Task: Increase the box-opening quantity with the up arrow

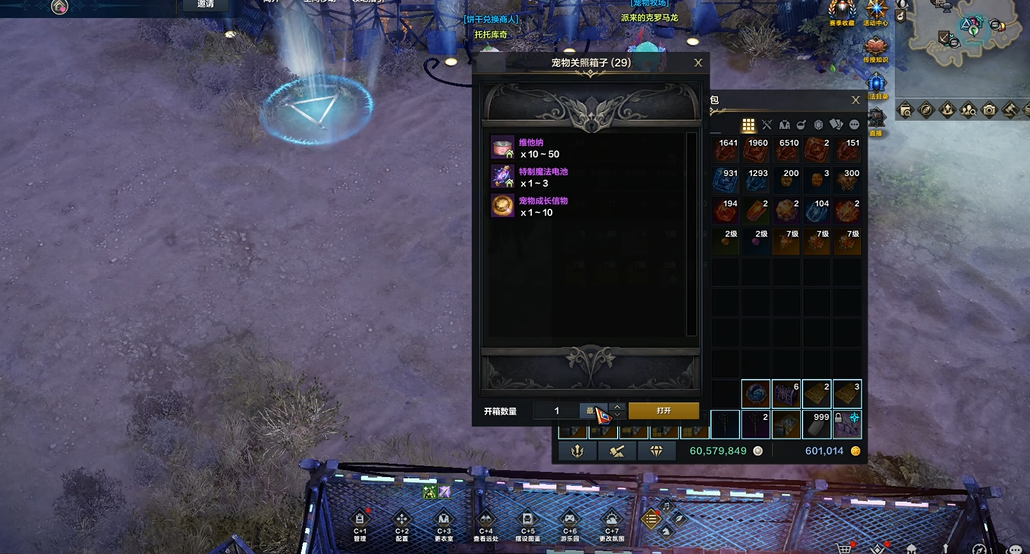Action: tap(617, 406)
